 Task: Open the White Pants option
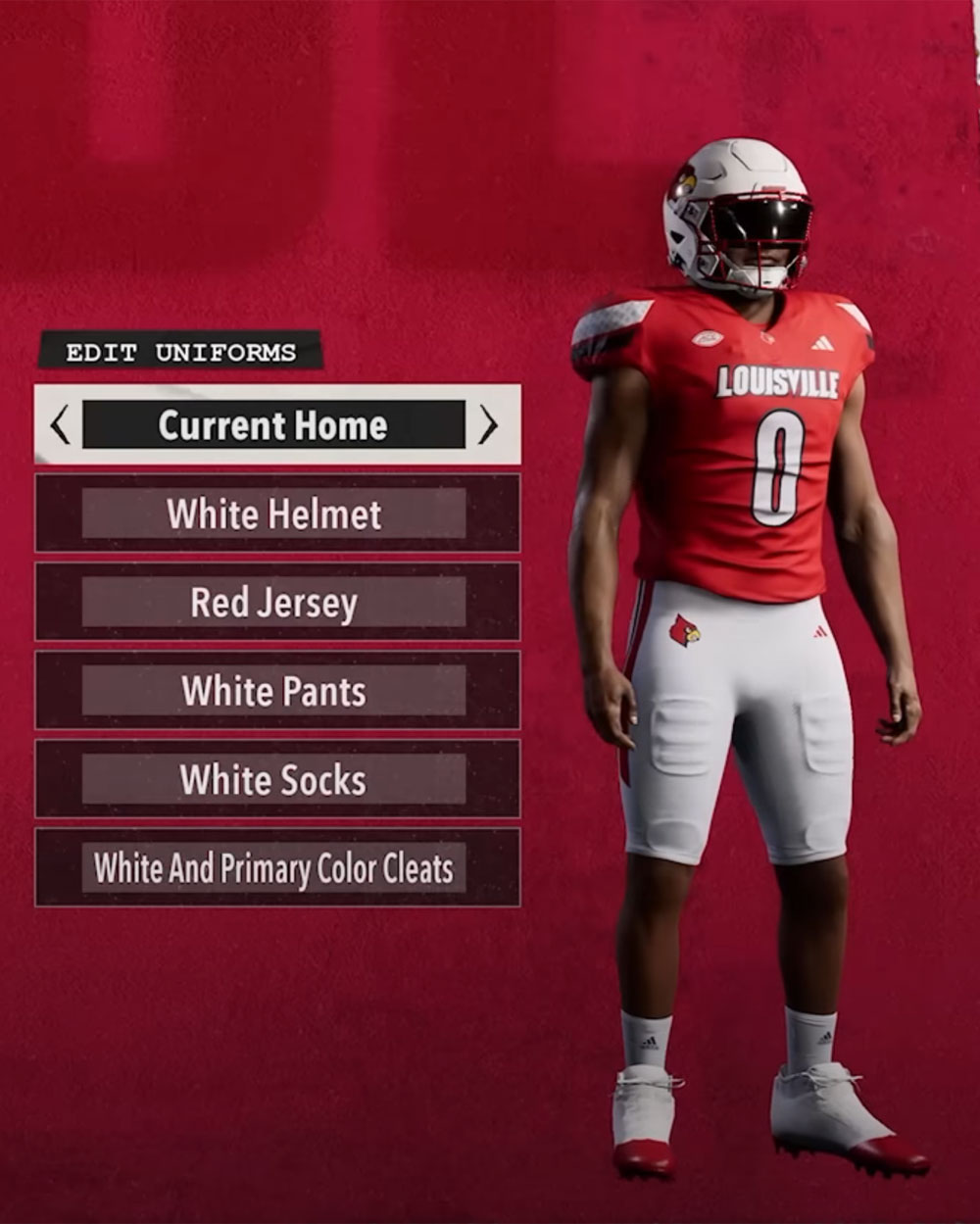click(274, 691)
